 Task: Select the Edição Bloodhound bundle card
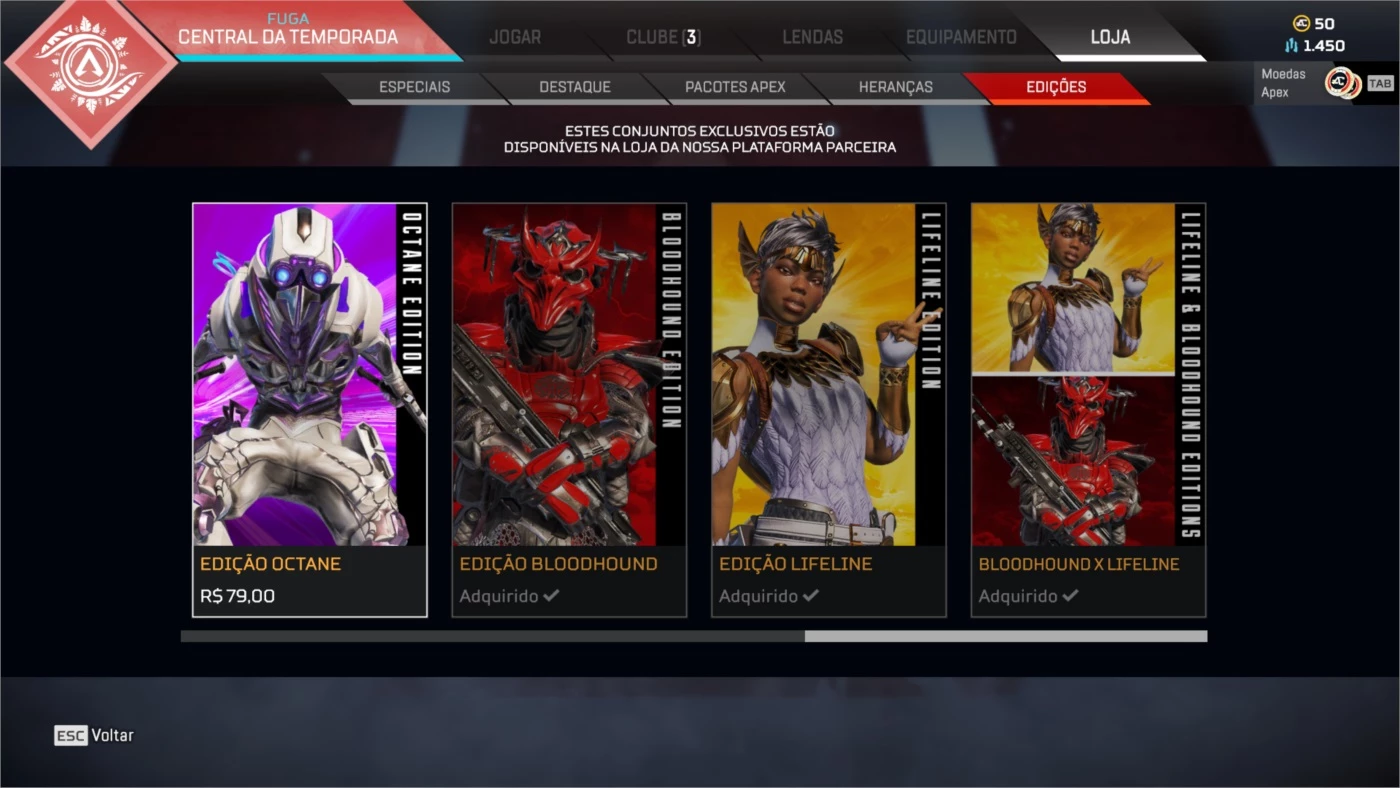coord(569,410)
